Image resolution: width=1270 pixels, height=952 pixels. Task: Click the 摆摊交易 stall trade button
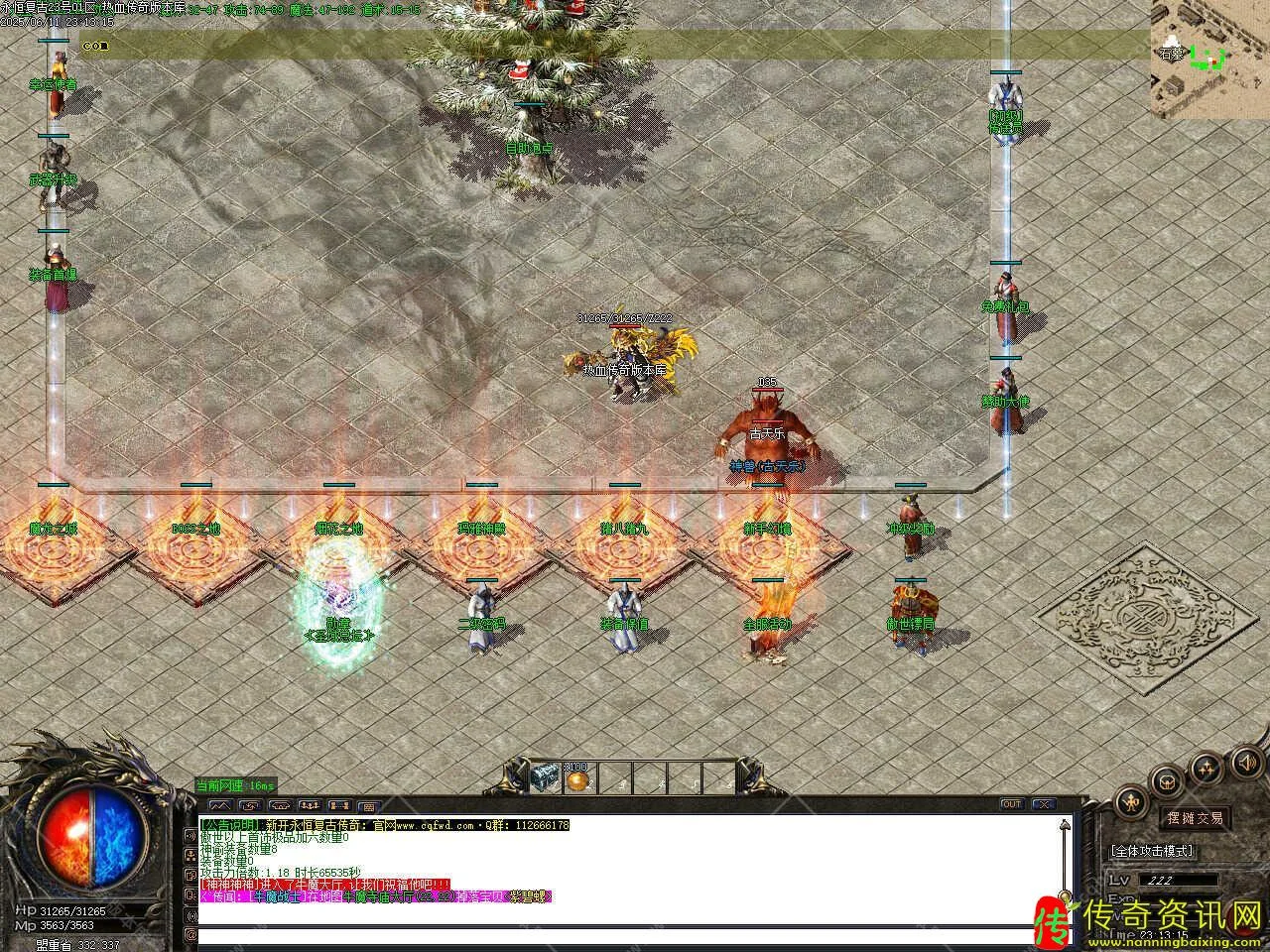pyautogui.click(x=1195, y=818)
